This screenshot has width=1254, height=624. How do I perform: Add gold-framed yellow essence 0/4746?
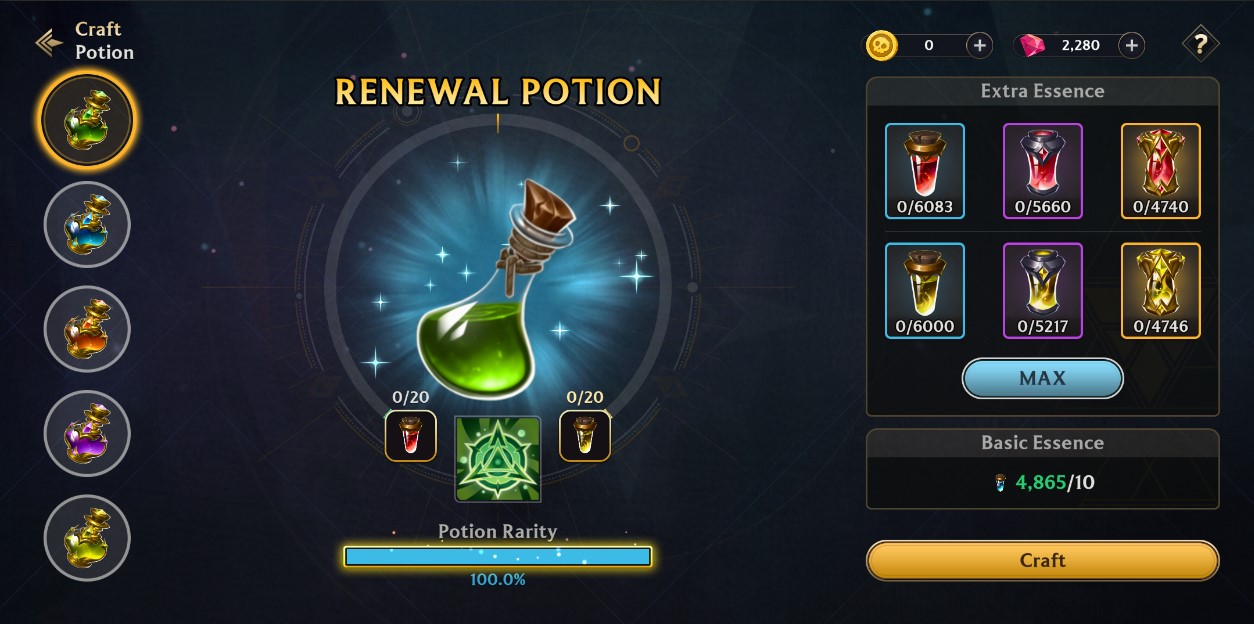tap(1160, 290)
